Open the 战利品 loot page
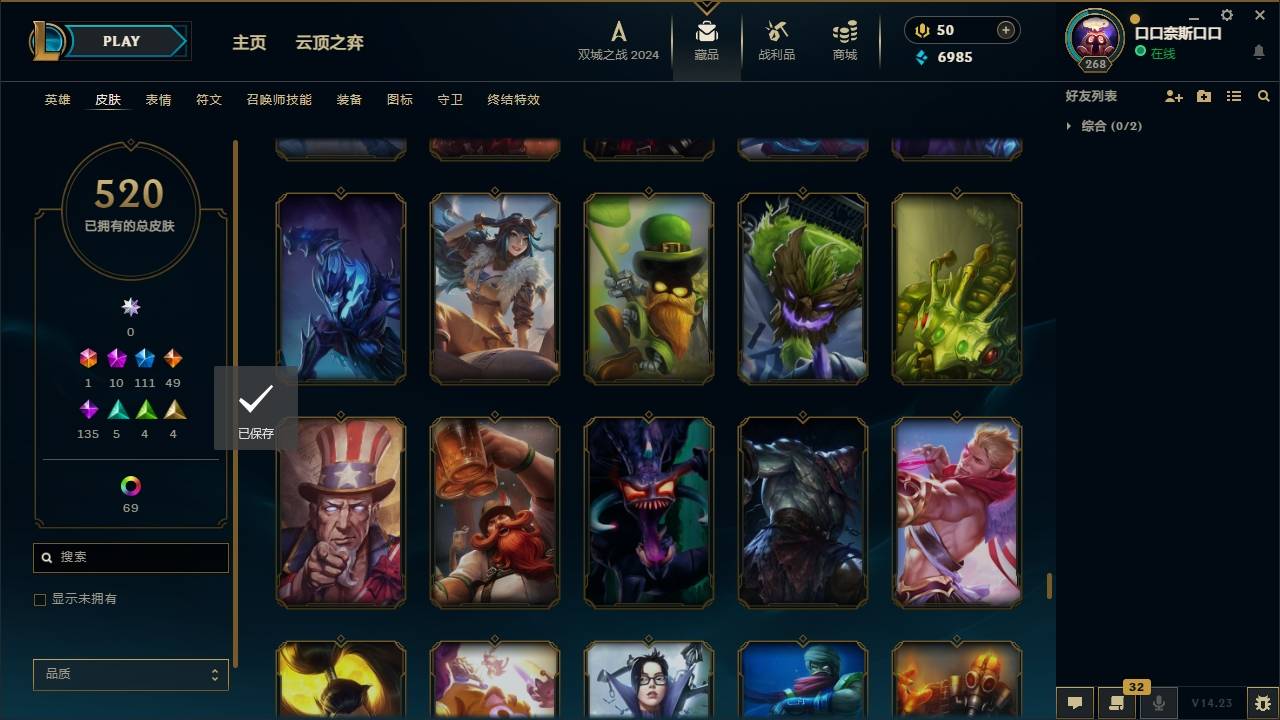 click(x=776, y=40)
